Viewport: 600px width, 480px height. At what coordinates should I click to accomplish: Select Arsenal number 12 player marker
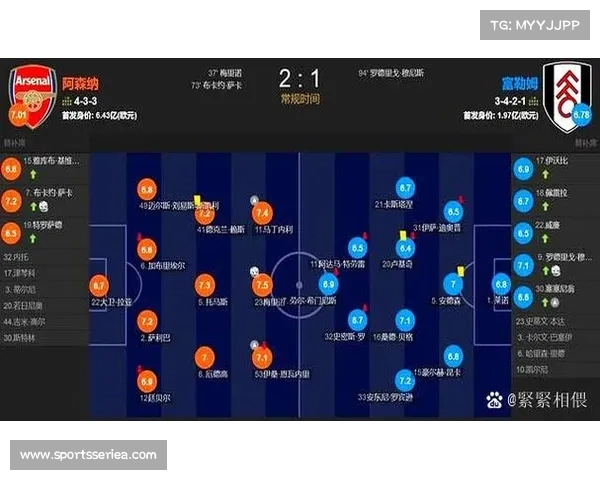(x=147, y=380)
